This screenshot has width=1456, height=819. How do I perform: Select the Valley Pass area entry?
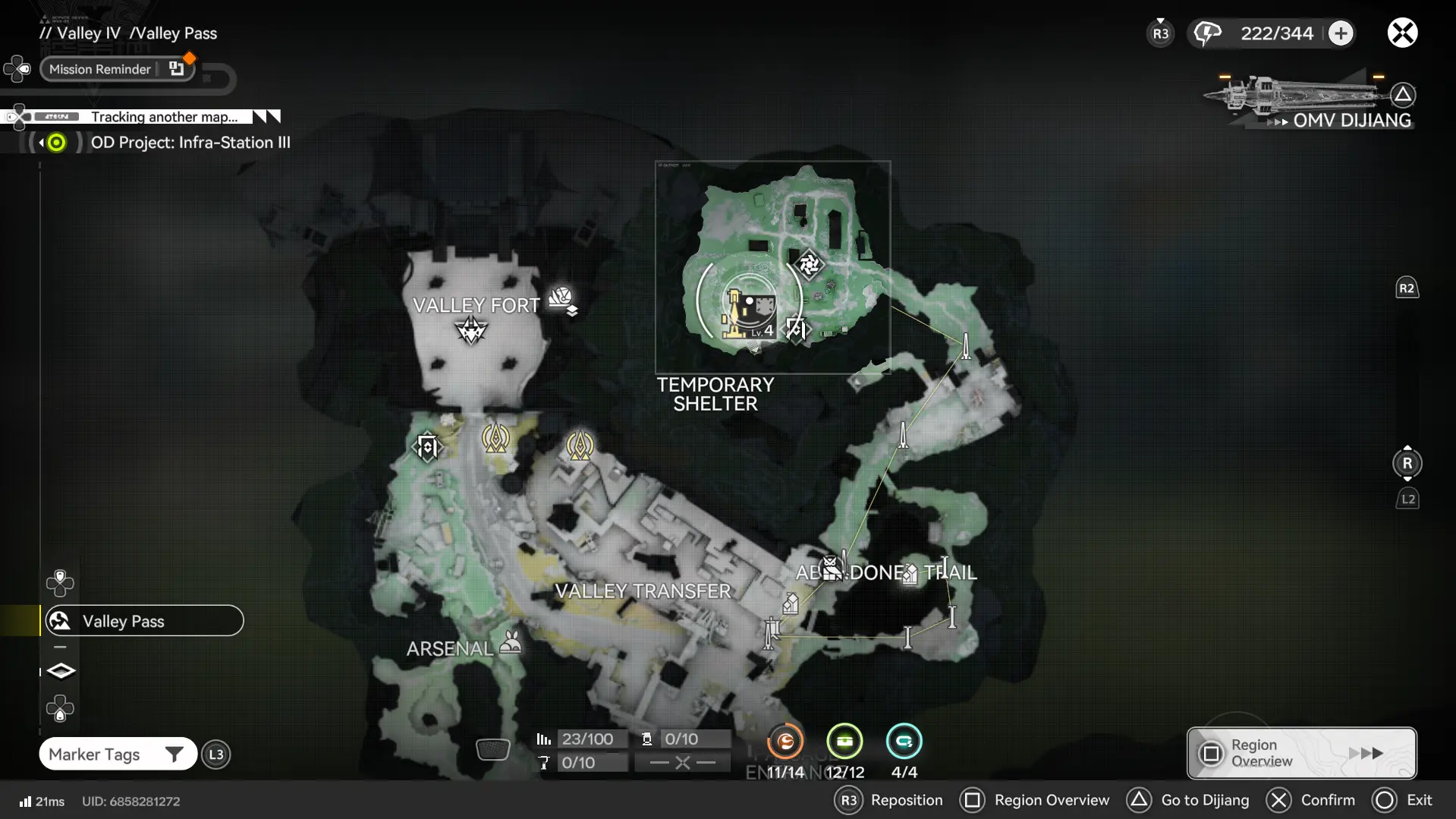(144, 621)
